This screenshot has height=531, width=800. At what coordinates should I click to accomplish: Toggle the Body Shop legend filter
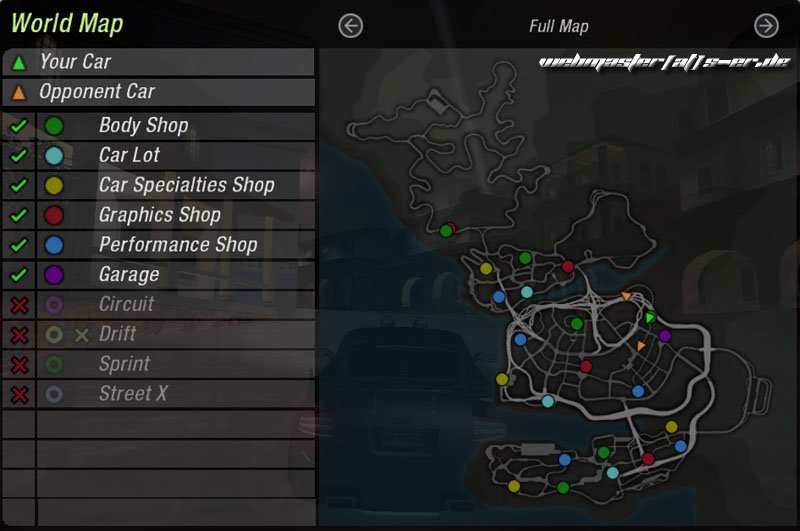(18, 126)
